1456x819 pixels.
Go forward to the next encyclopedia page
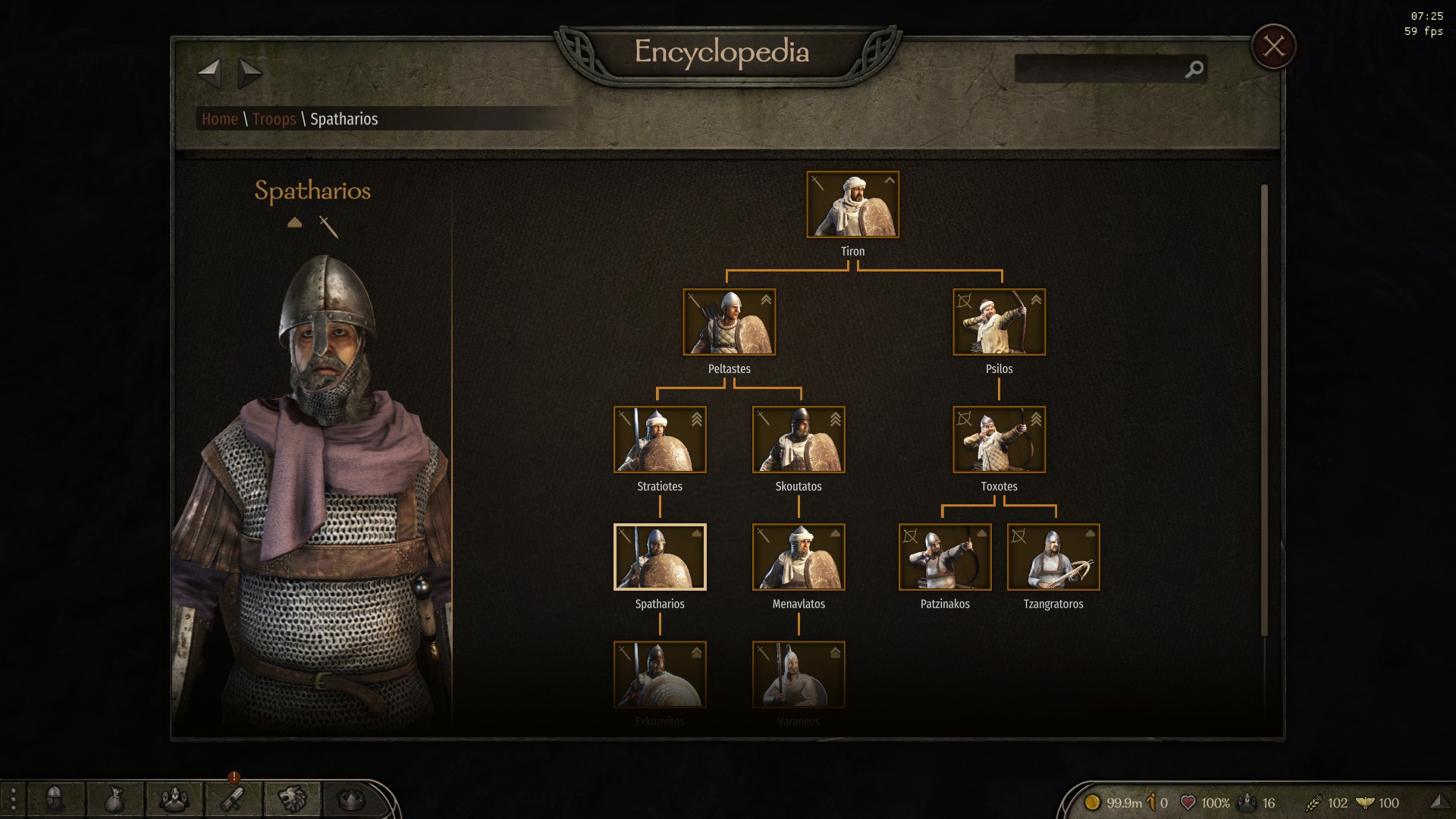[x=249, y=74]
